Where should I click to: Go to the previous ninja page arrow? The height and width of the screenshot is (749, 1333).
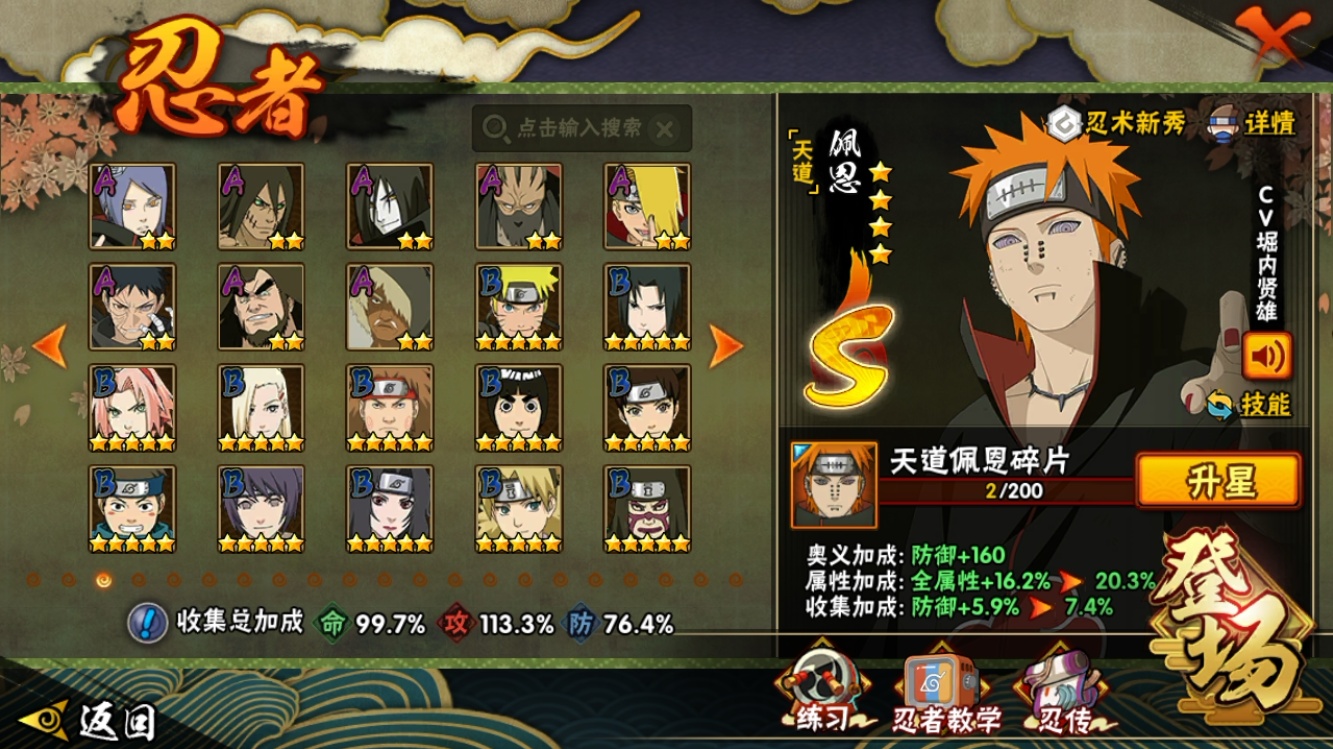pos(49,346)
